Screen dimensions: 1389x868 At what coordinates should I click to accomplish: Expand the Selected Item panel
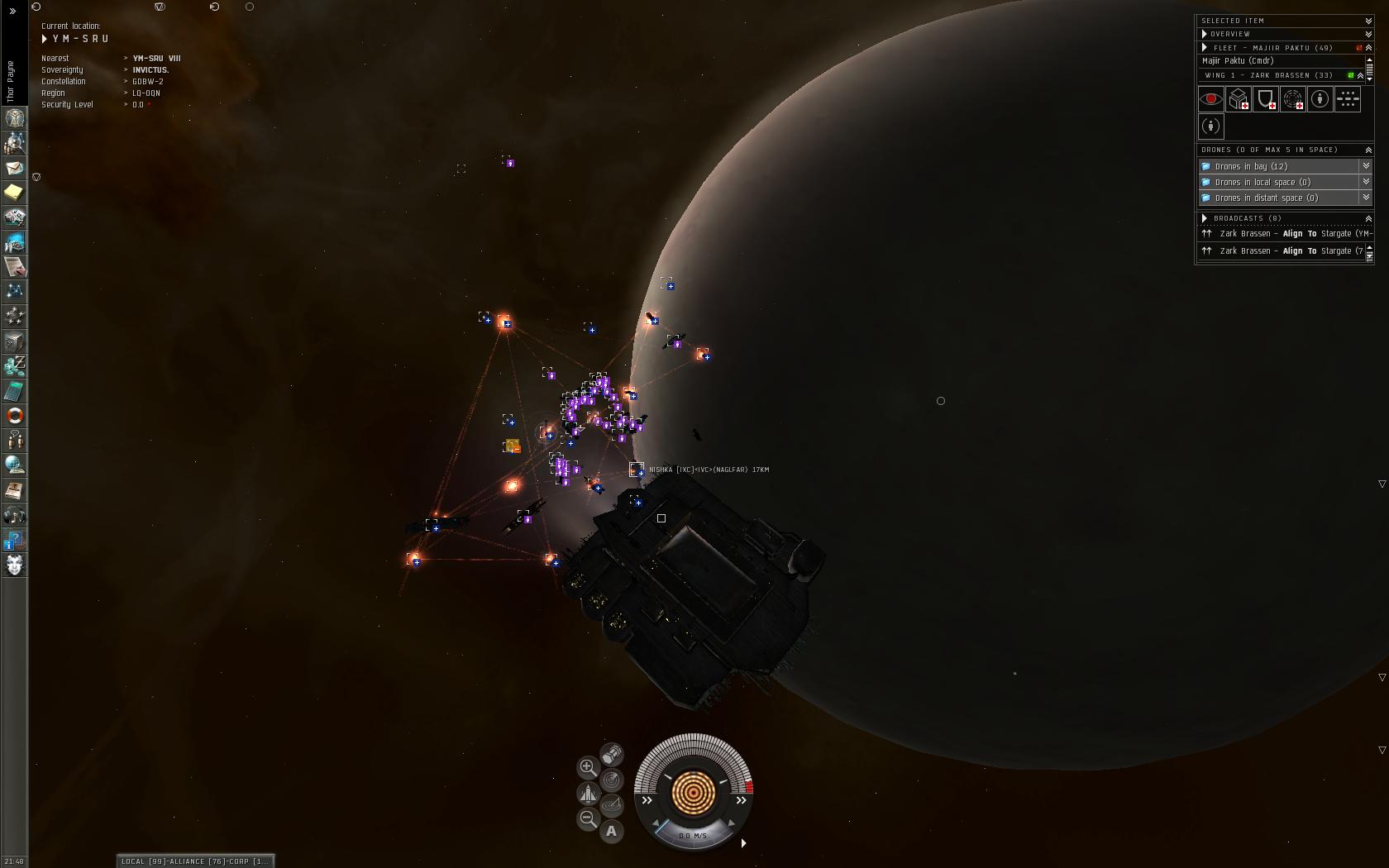pos(1368,21)
